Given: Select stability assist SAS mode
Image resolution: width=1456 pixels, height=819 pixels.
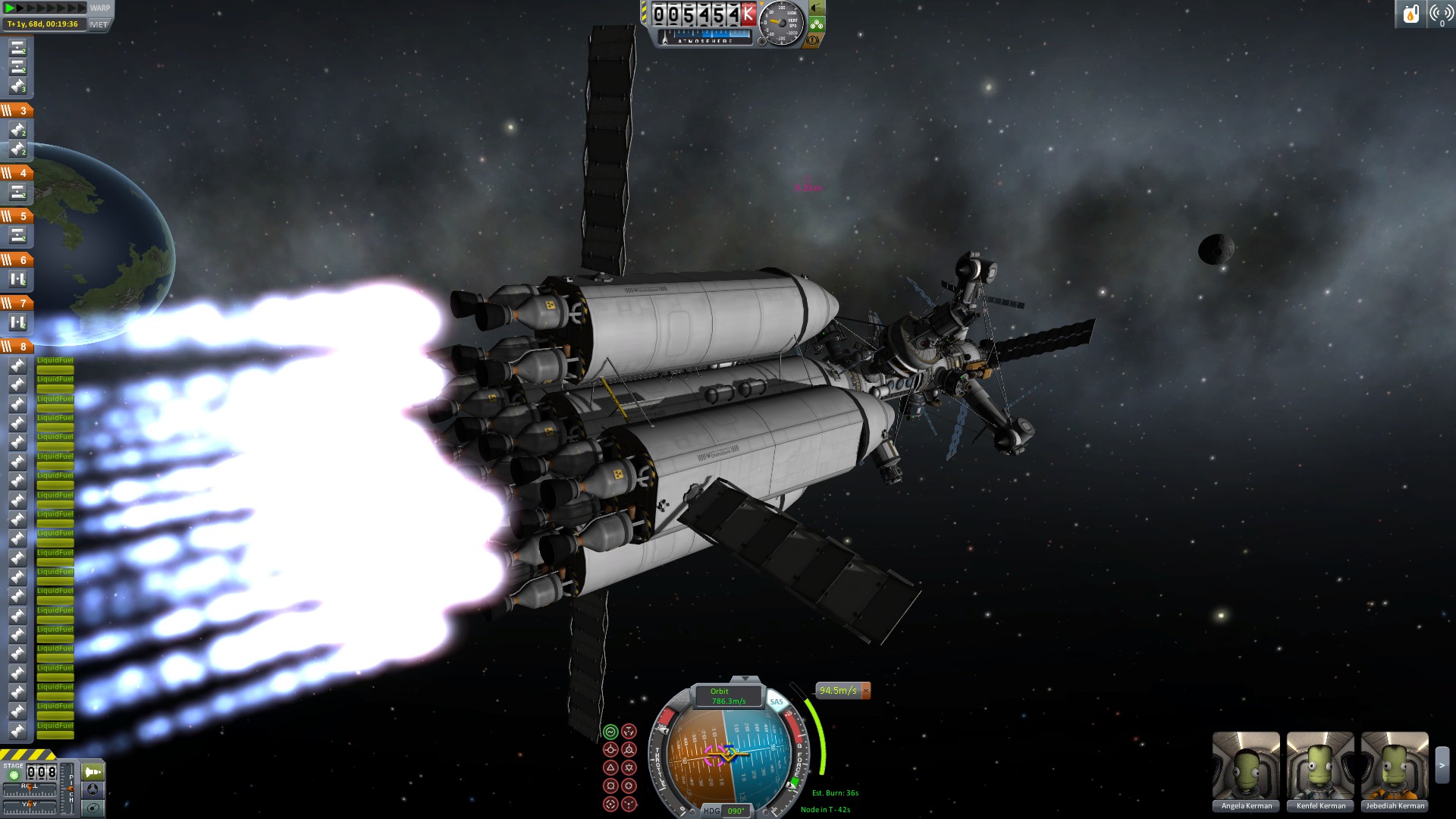Looking at the screenshot, I should (x=610, y=732).
